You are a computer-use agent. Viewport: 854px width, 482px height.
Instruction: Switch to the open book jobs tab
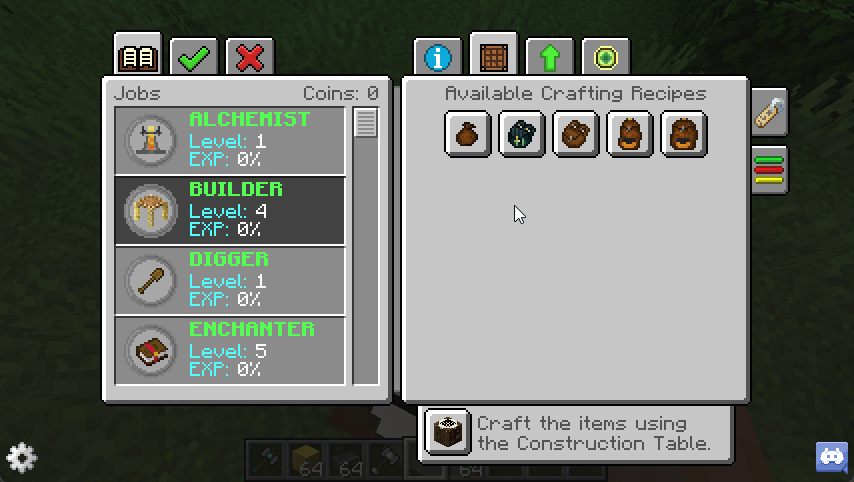[138, 57]
